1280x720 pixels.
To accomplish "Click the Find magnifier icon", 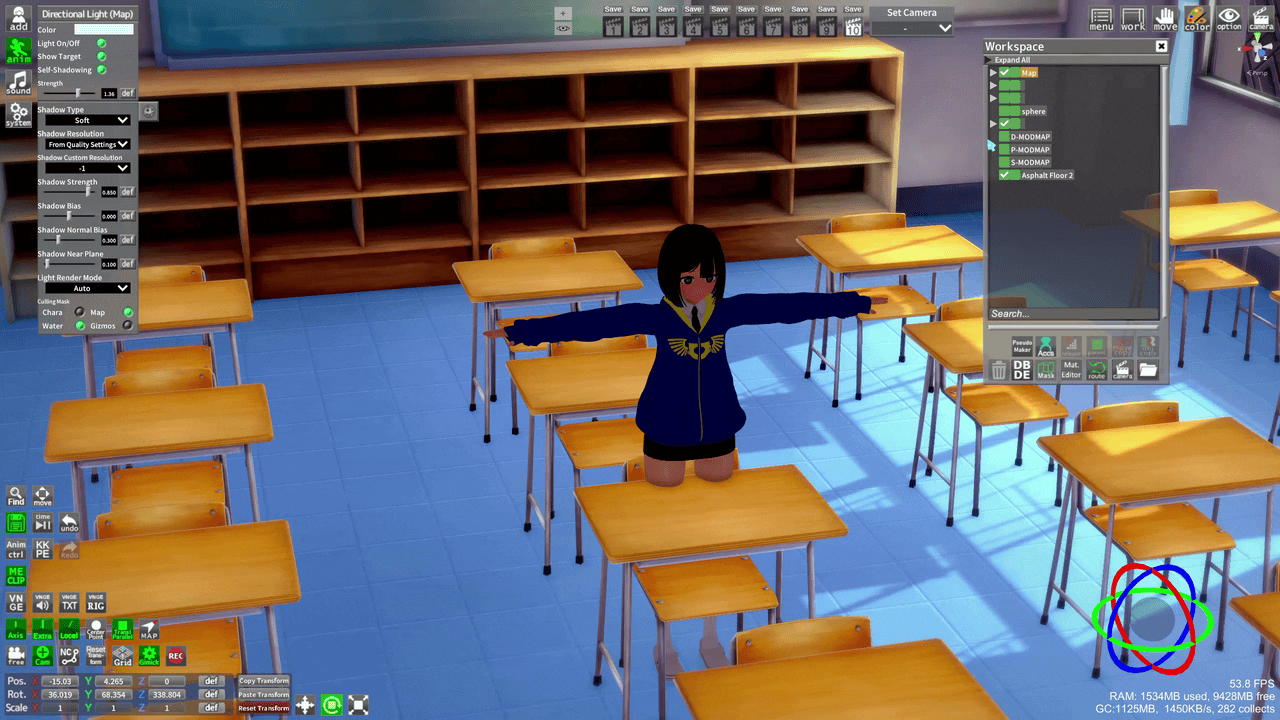I will coord(18,495).
